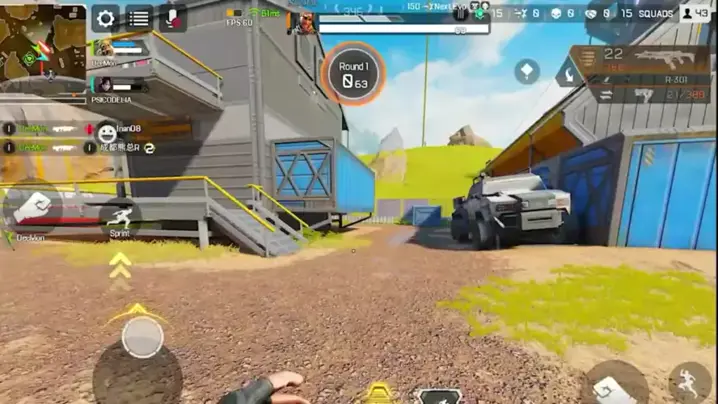The height and width of the screenshot is (404, 718).
Task: Tap the movement joystick knob
Action: 143,337
